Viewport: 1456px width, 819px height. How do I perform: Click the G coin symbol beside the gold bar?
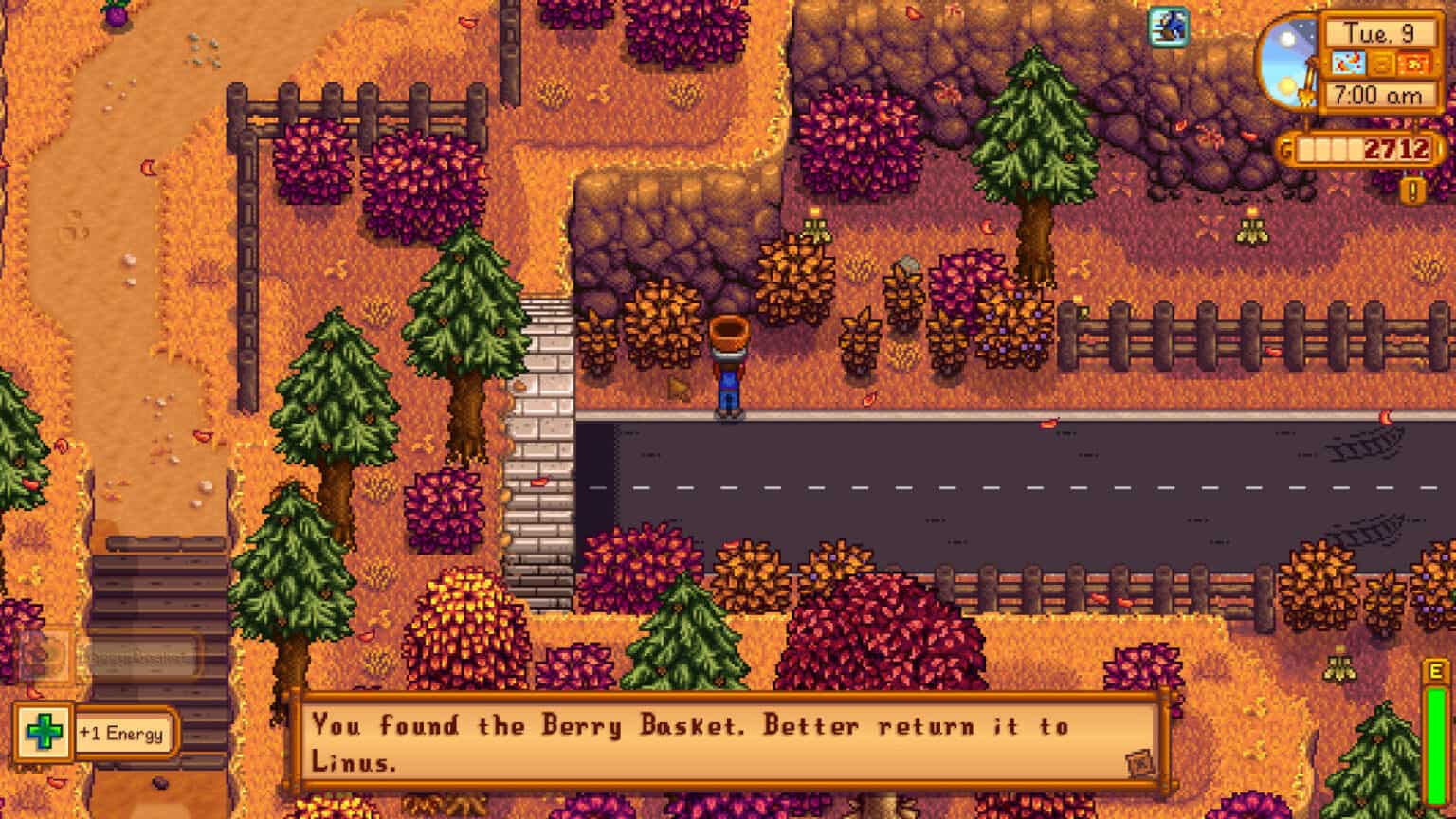click(x=1284, y=149)
